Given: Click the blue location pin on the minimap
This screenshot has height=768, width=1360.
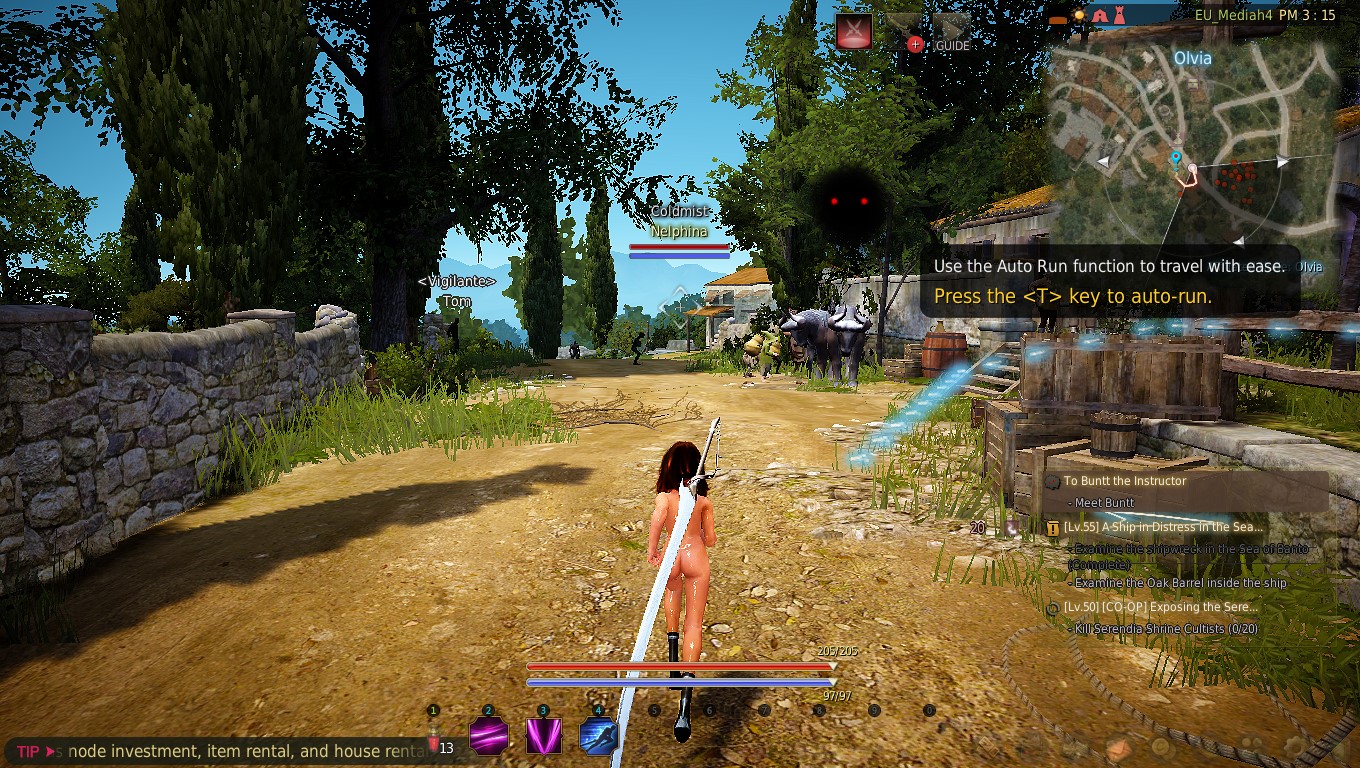Looking at the screenshot, I should [1175, 158].
